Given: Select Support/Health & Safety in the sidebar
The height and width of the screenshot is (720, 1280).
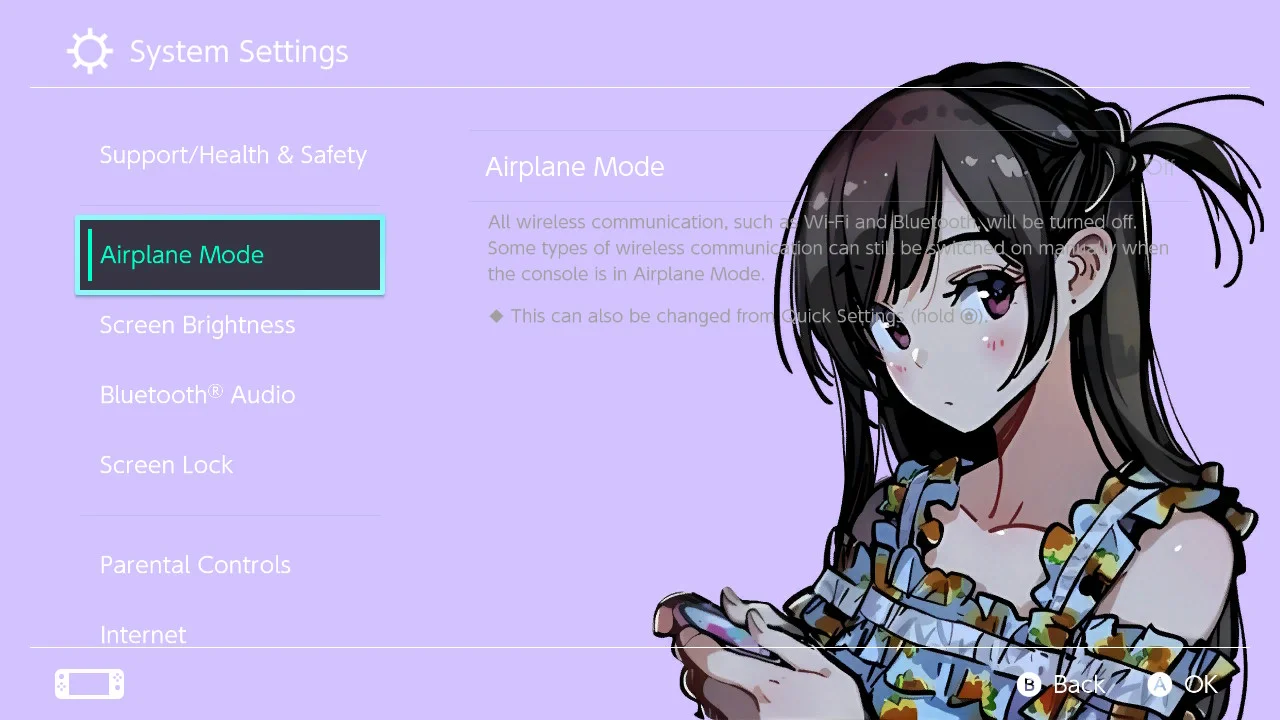Looking at the screenshot, I should [x=233, y=154].
